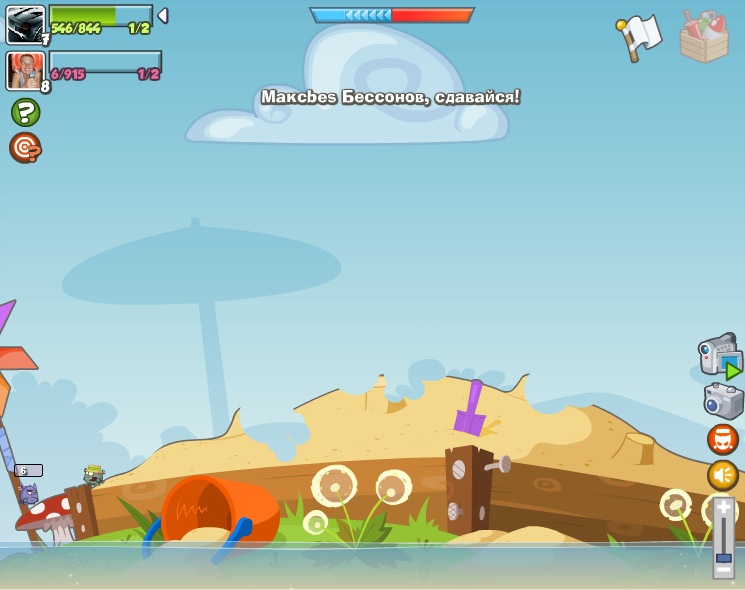This screenshot has height=590, width=745.
Task: Select the car avatar player portrait
Action: [x=24, y=24]
